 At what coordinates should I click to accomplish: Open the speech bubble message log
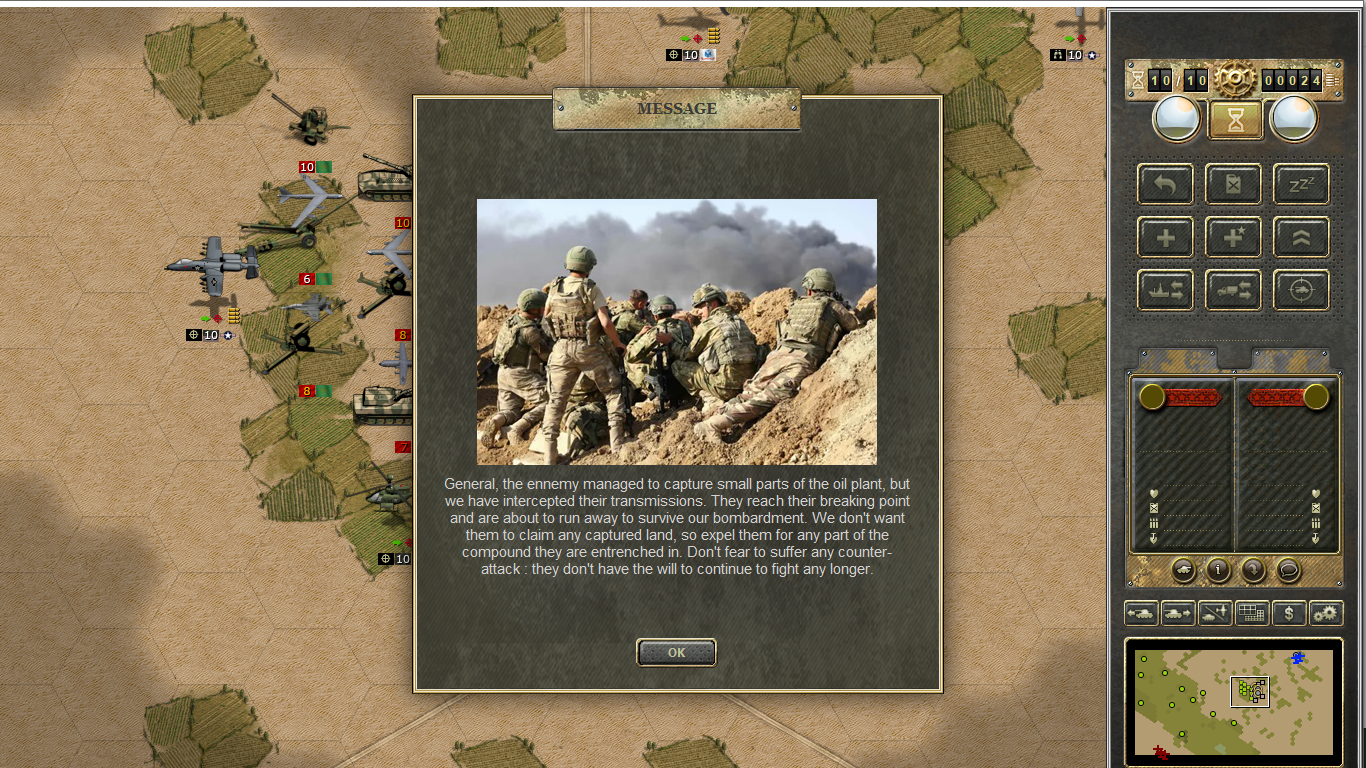tap(1289, 570)
